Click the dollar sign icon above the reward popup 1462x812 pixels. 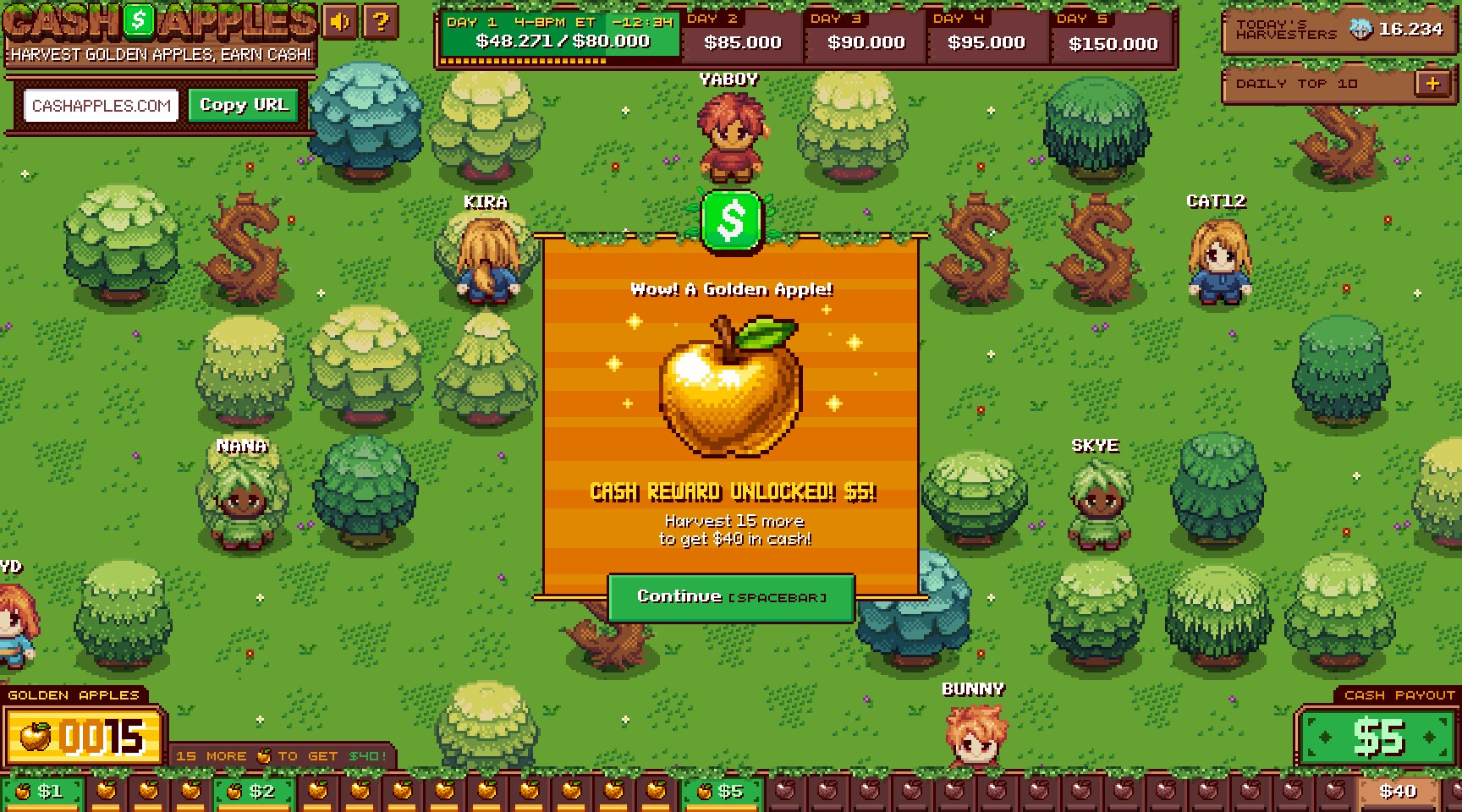(731, 222)
